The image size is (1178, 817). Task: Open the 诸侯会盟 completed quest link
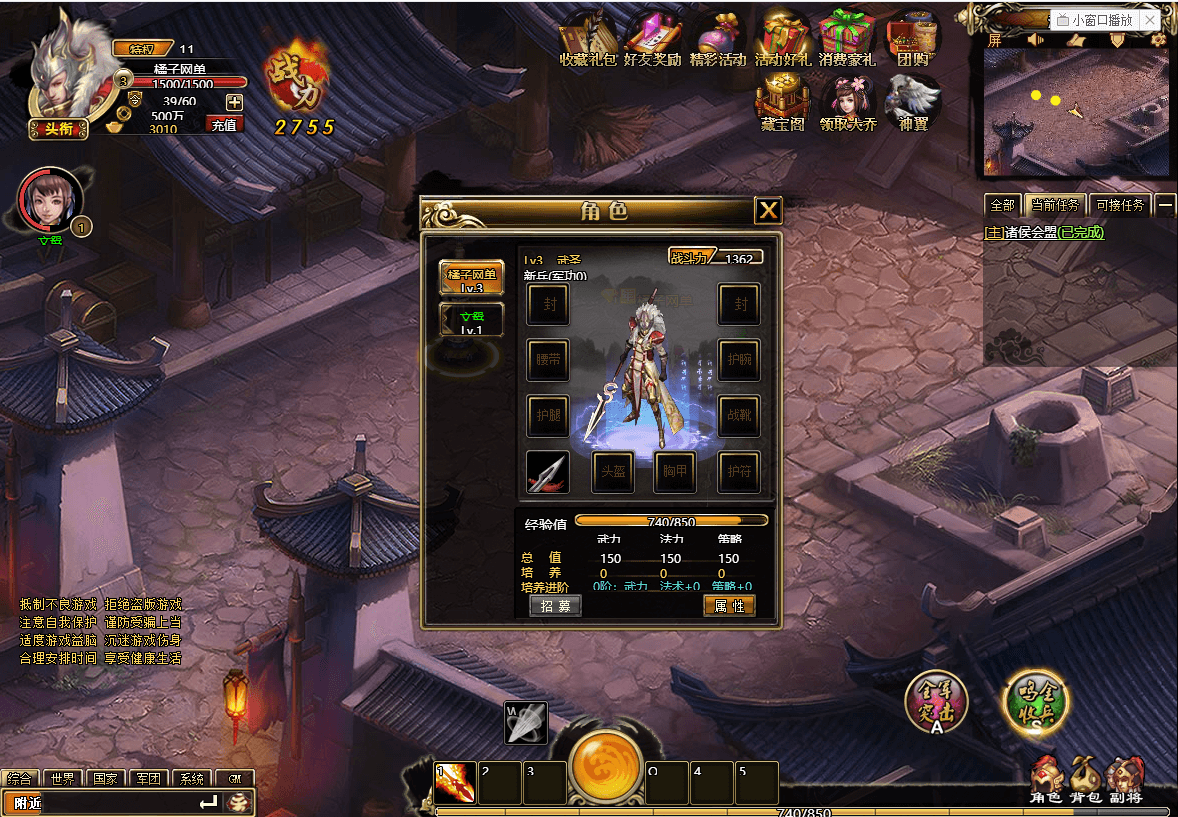(x=1044, y=232)
